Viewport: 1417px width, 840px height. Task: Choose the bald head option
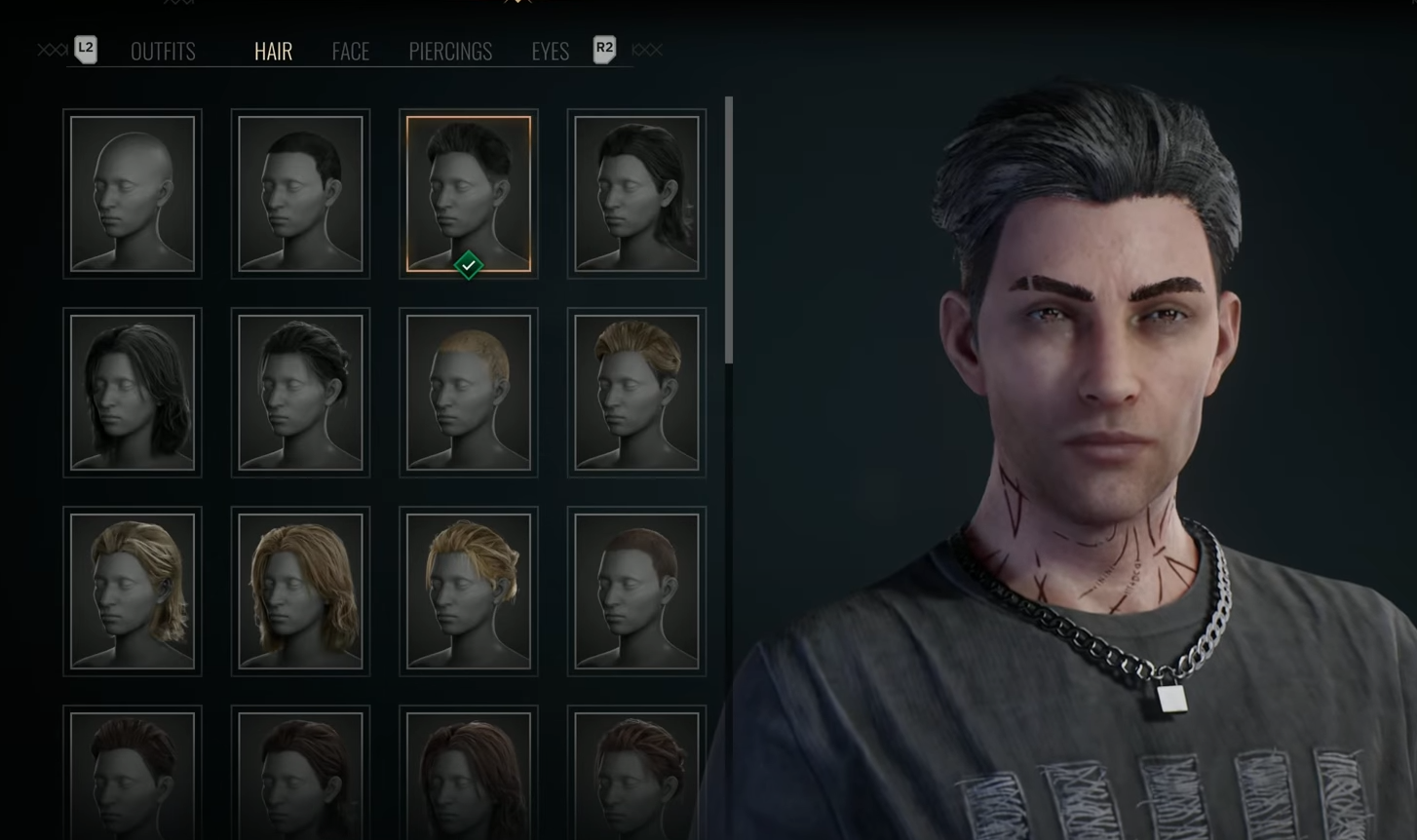click(x=133, y=194)
